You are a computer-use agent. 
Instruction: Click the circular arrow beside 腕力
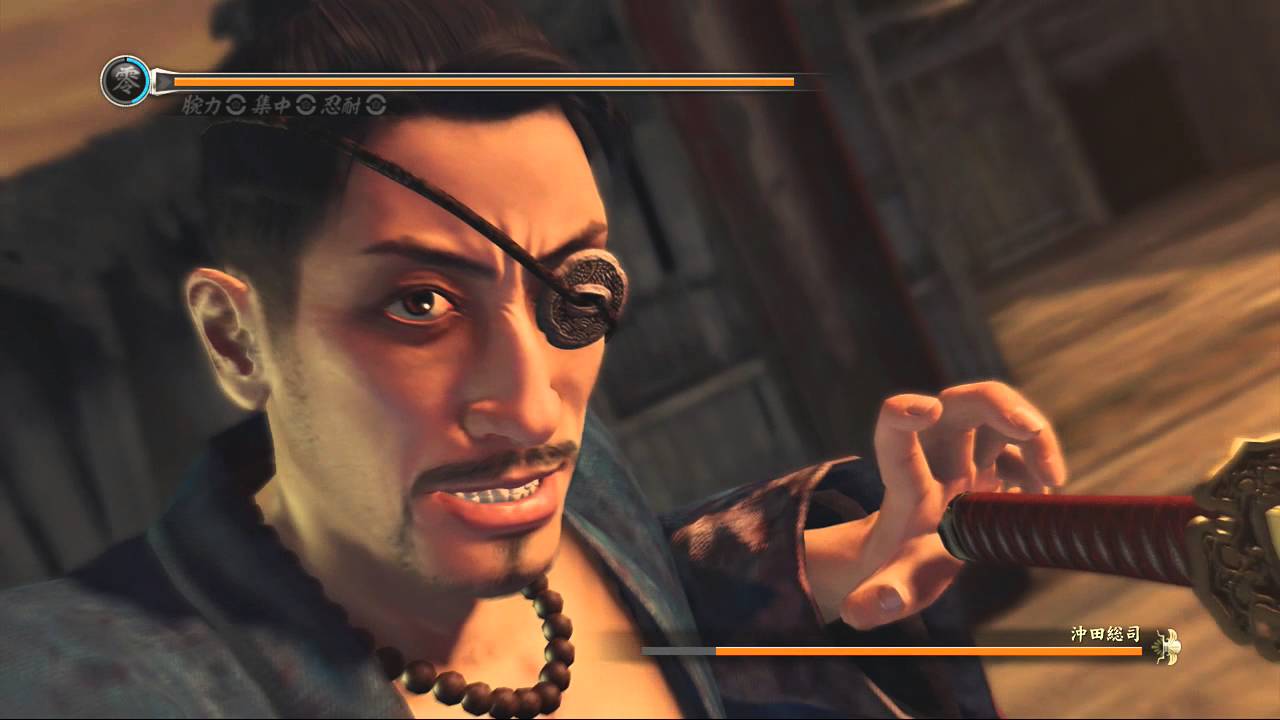tap(237, 106)
